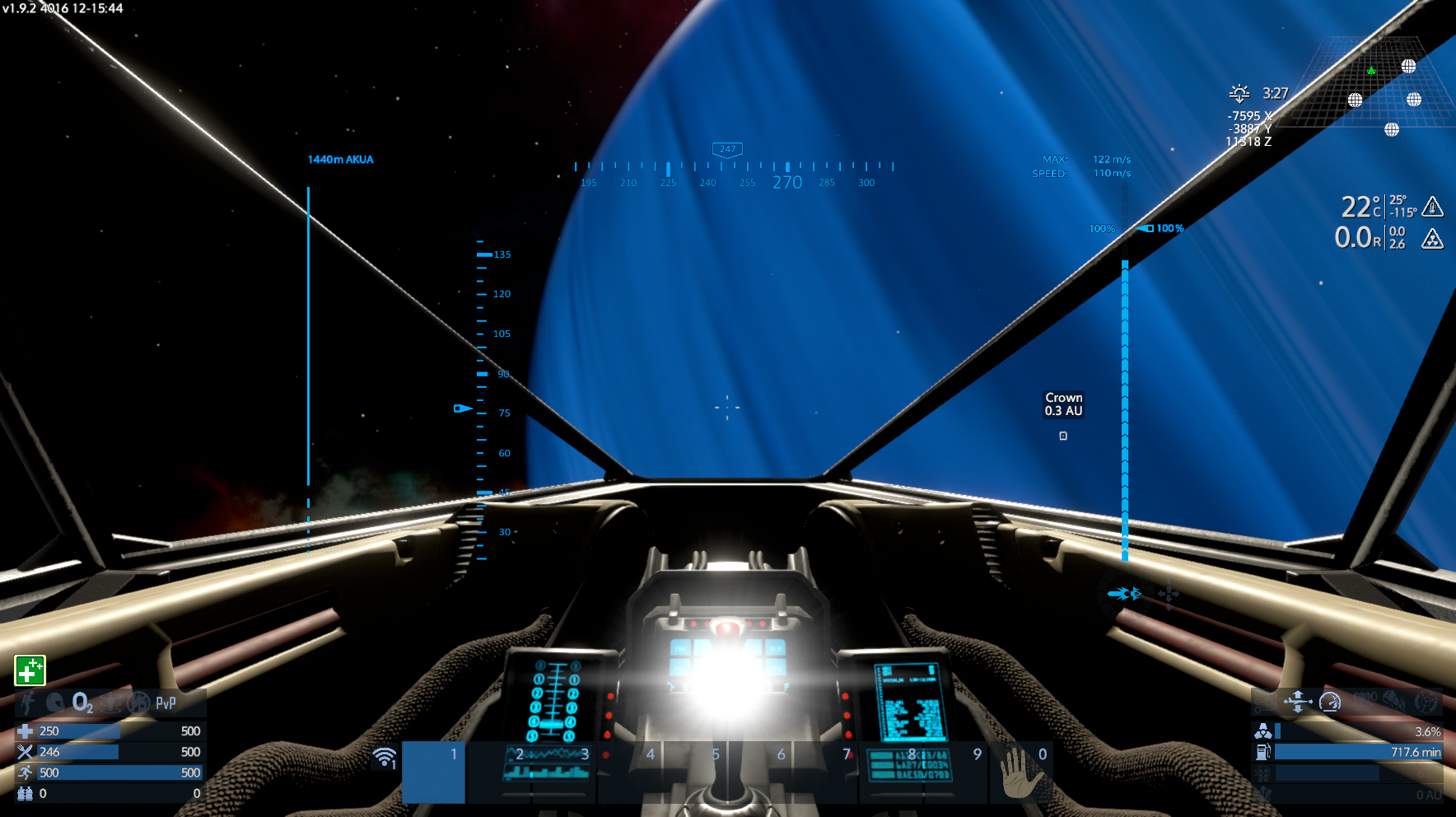The image size is (1456, 817).
Task: Select hotbar slot 1
Action: click(433, 772)
